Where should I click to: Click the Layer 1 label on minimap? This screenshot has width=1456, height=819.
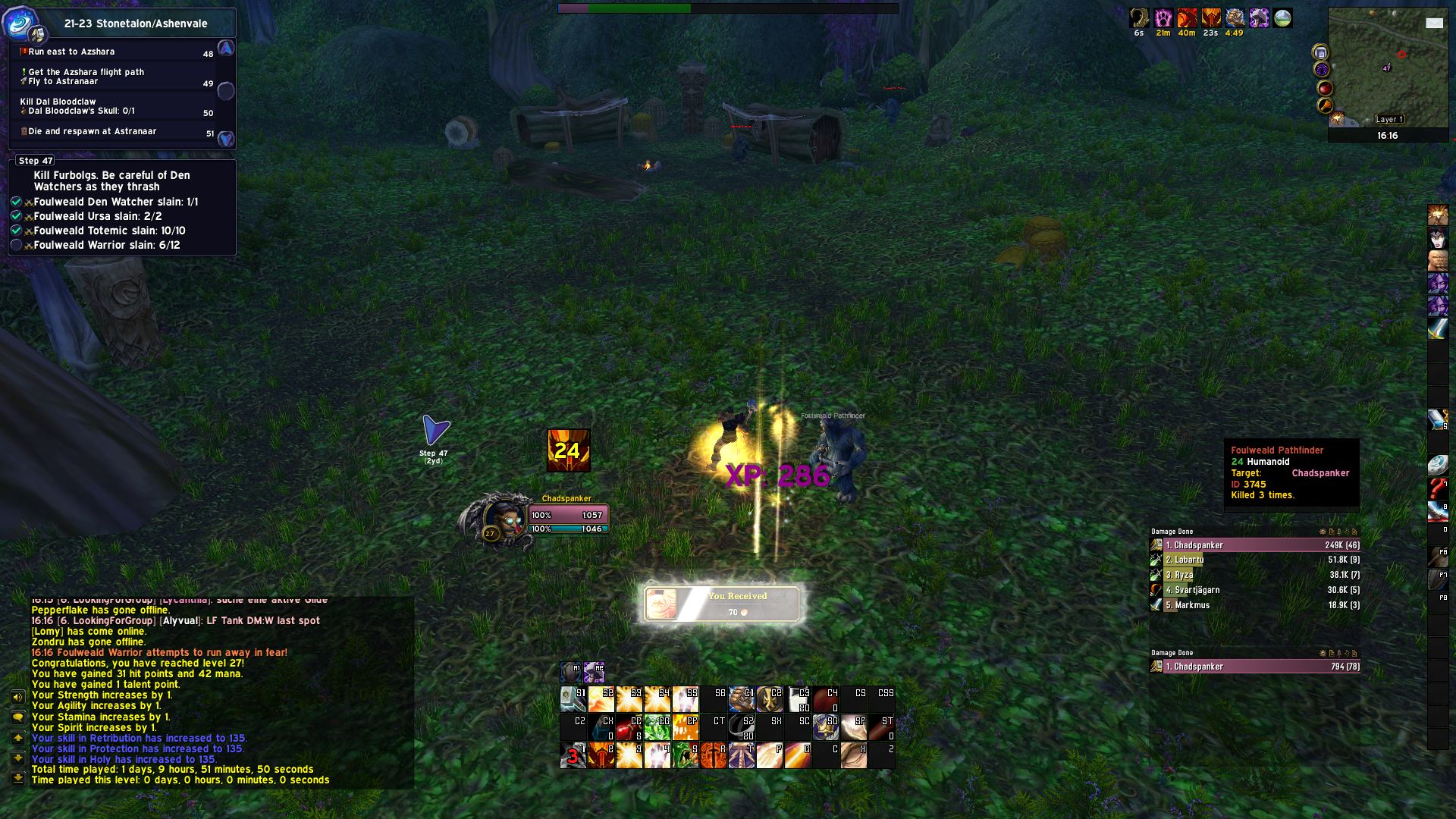[1390, 119]
